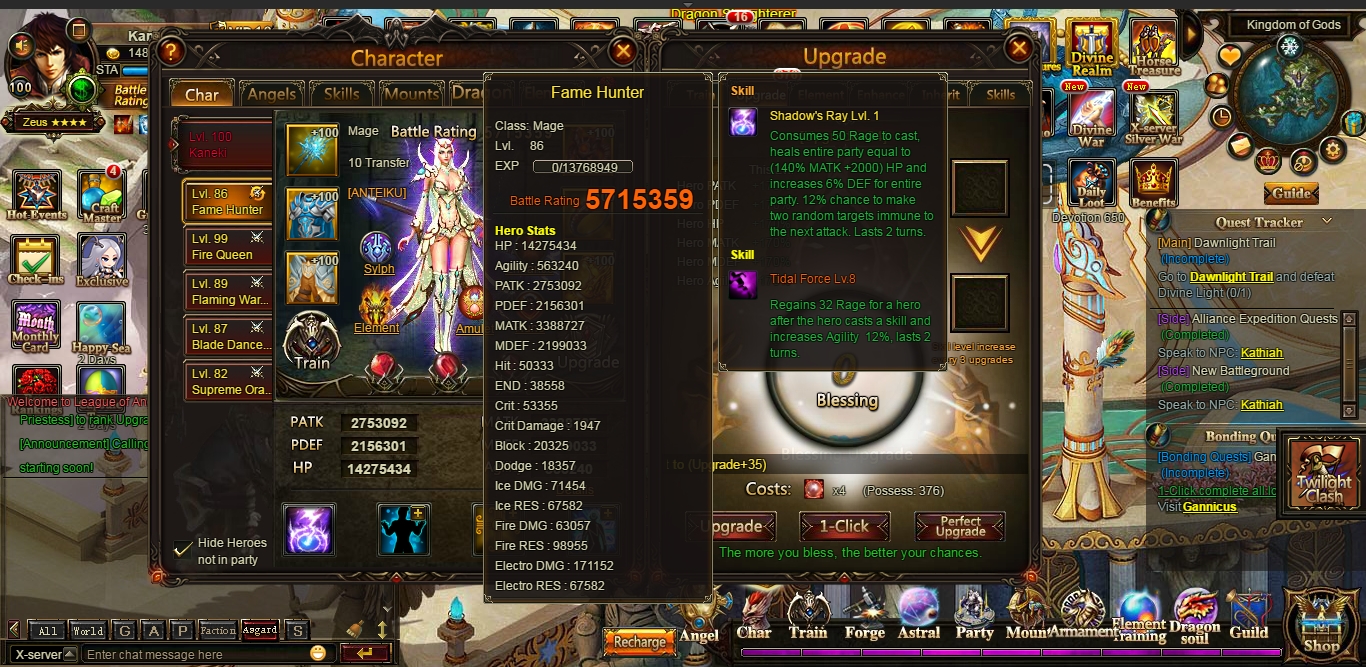
Task: Click the Recharge button
Action: 639,641
